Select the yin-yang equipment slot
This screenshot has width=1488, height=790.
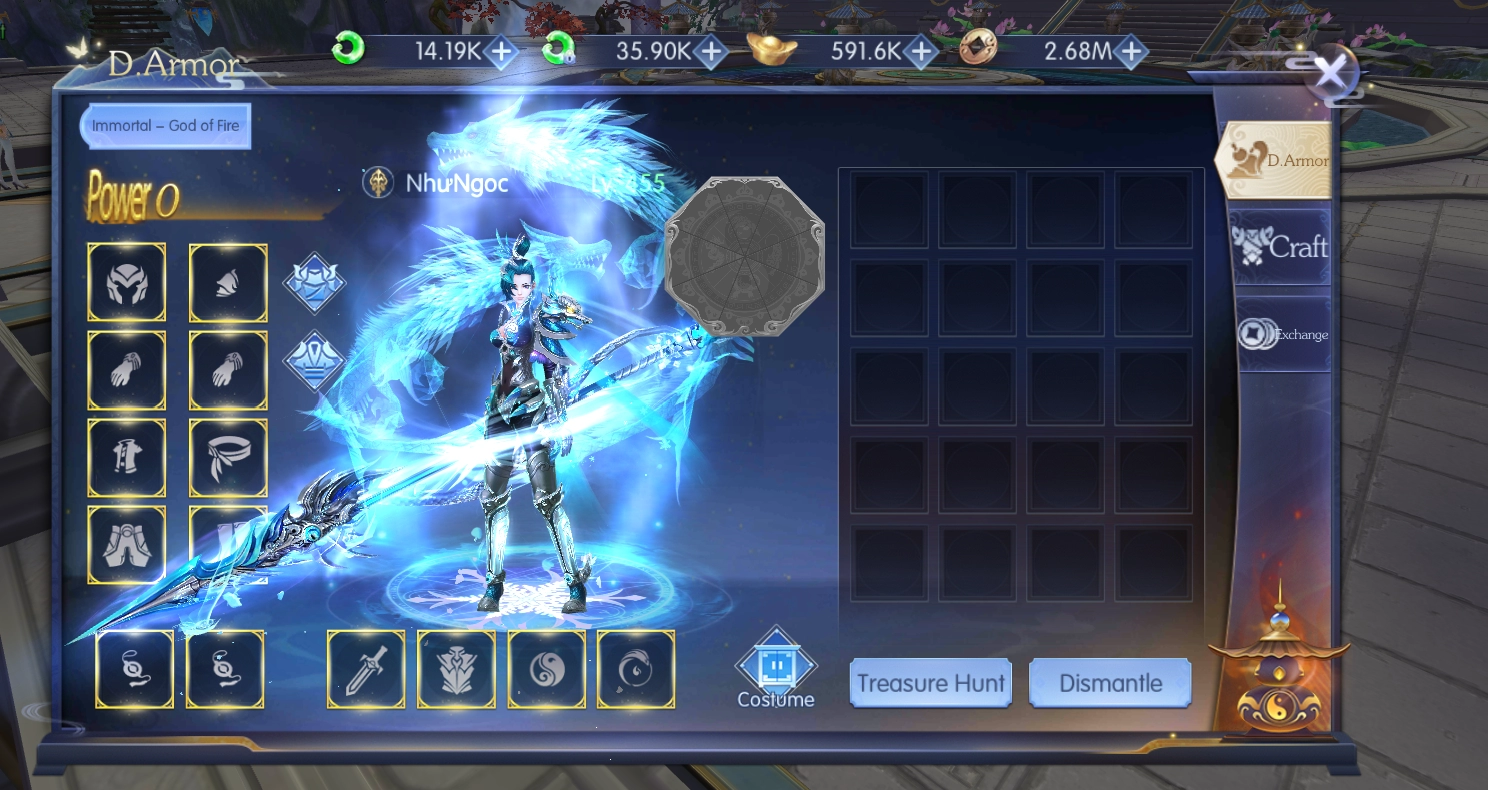point(547,669)
